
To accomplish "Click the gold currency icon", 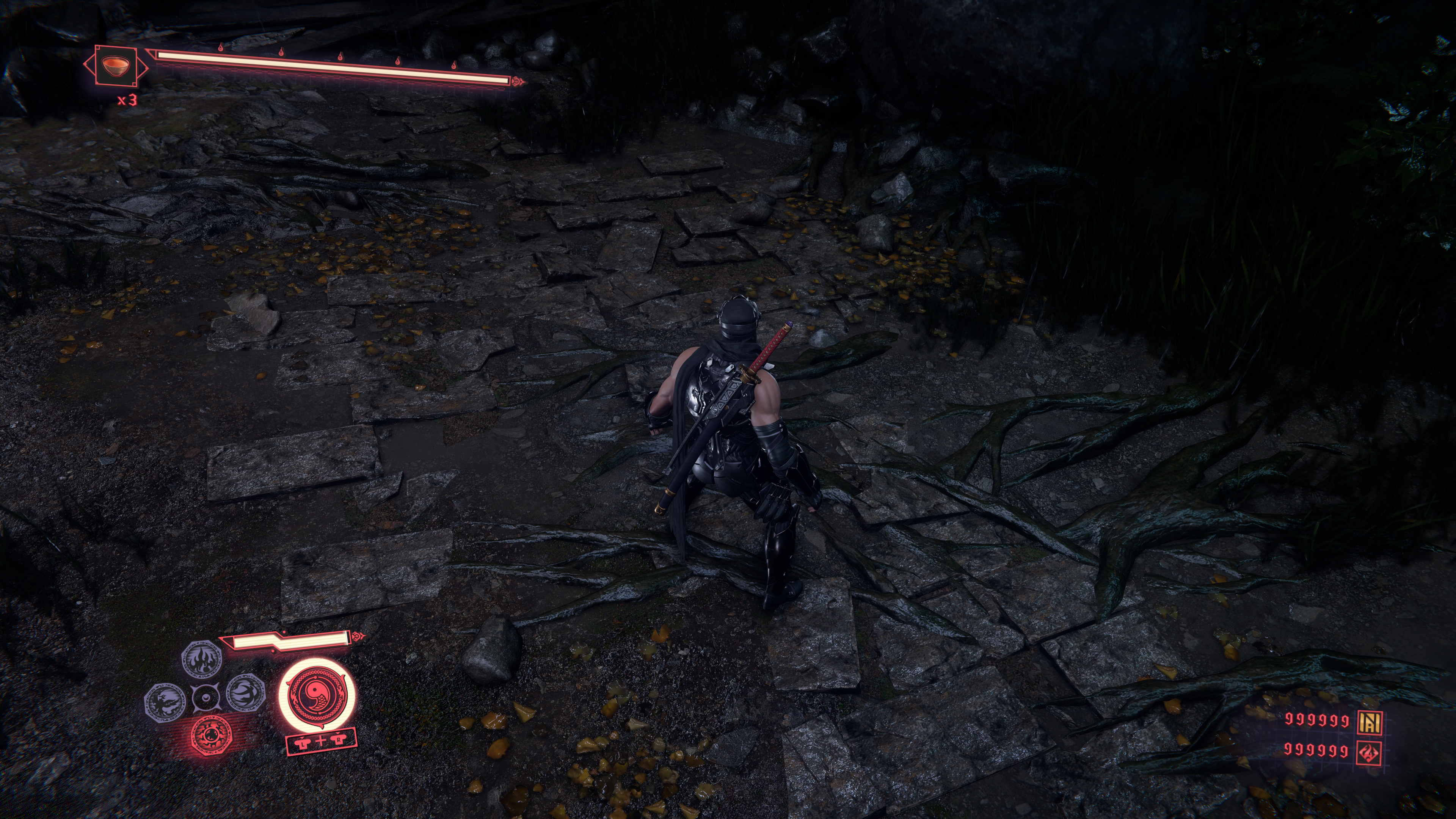I will 1370,721.
